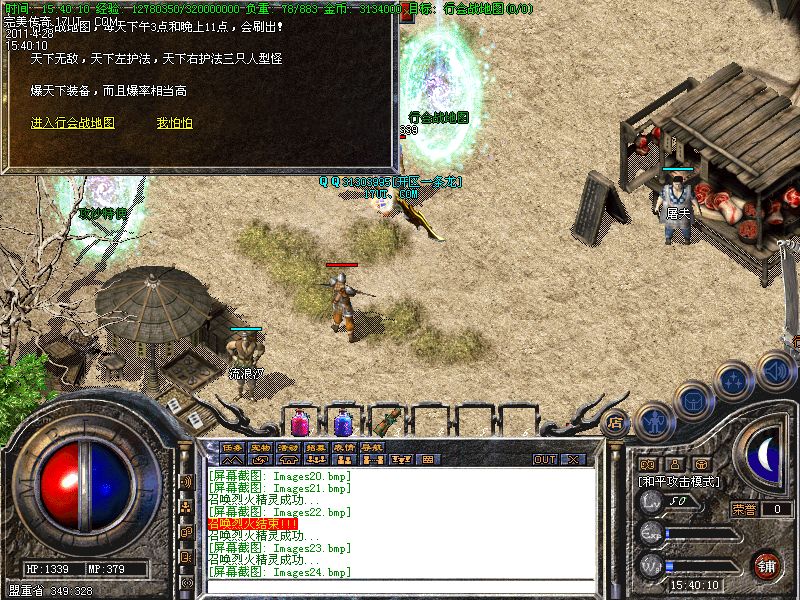Enter the guild war map link
Image resolution: width=800 pixels, height=600 pixels.
[x=72, y=123]
